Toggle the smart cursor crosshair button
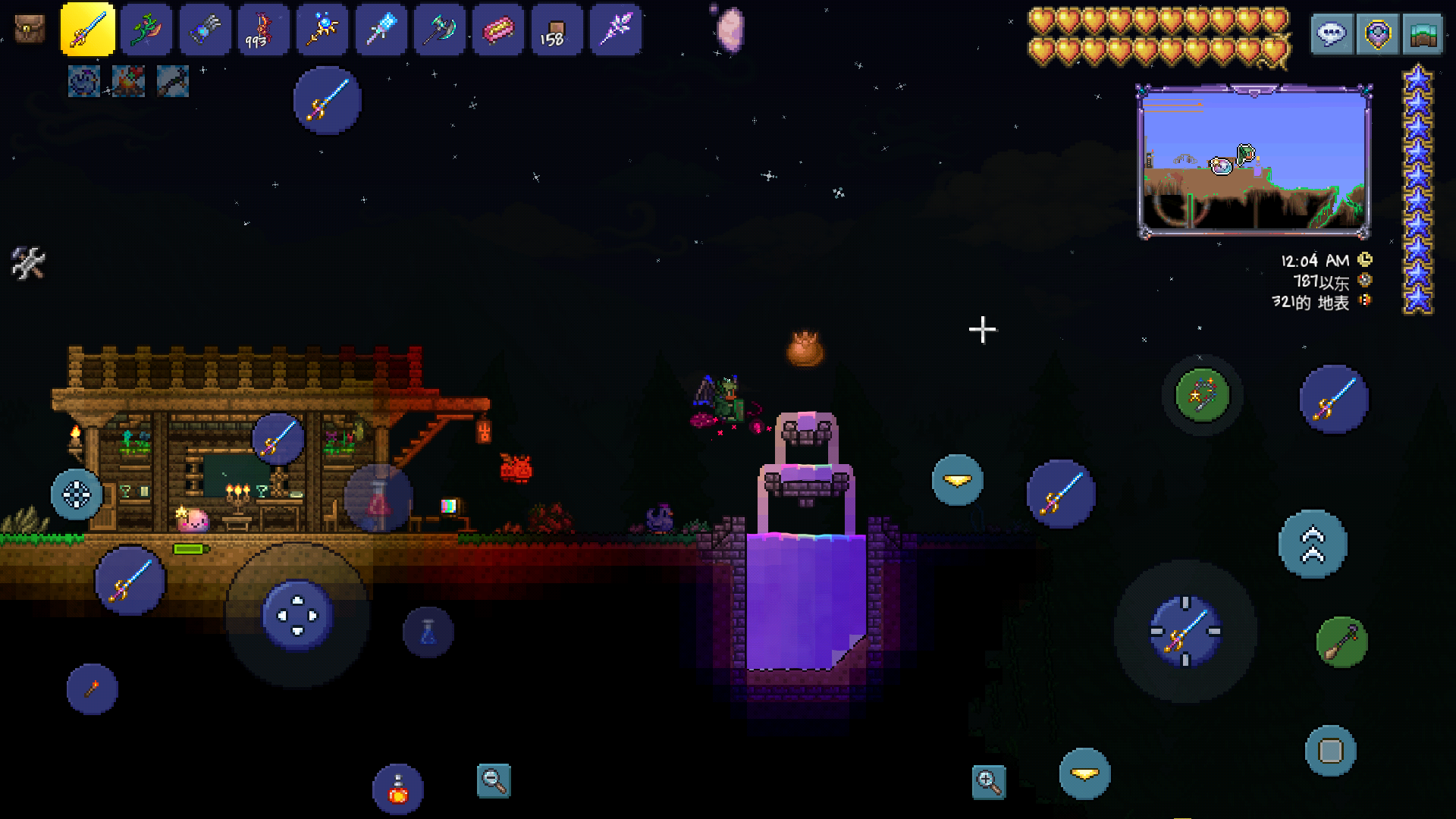The image size is (1456, 819). (x=77, y=494)
